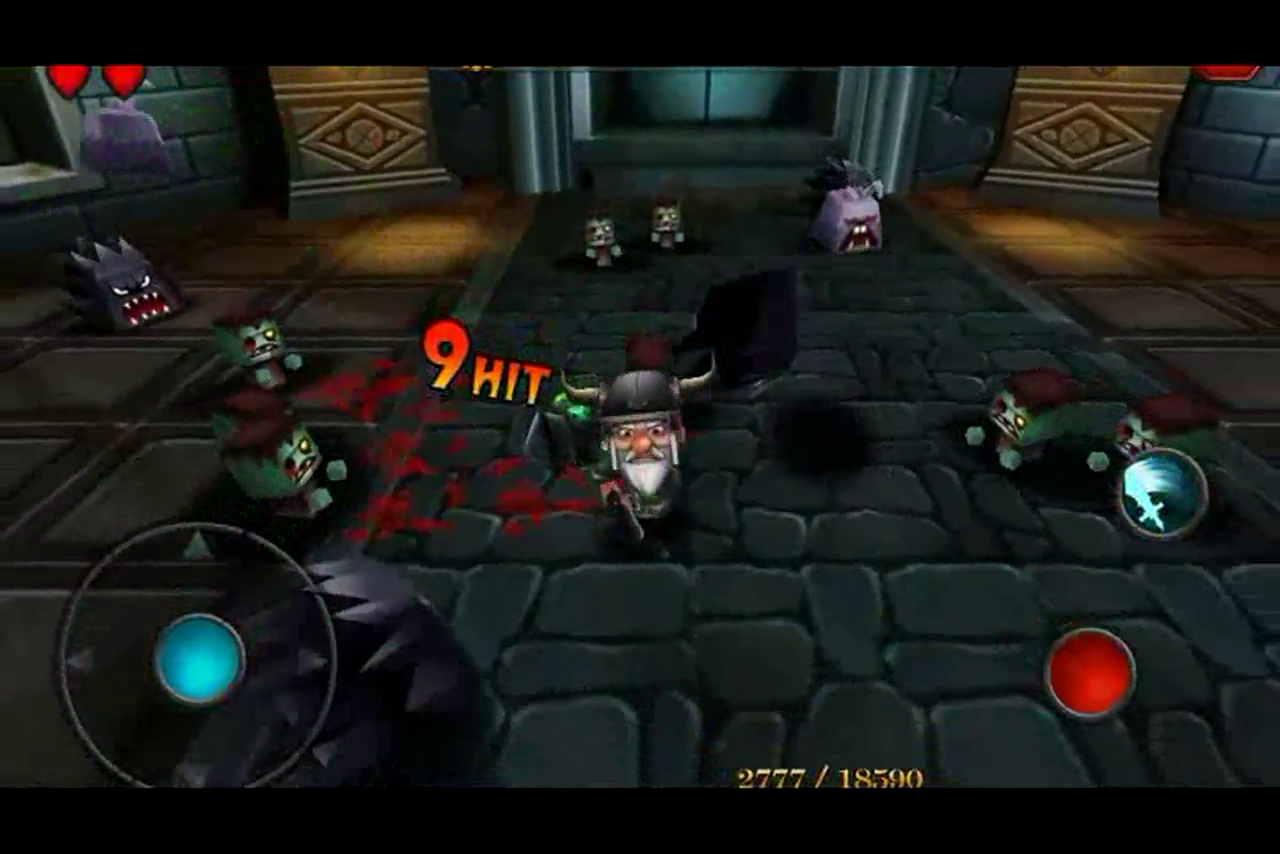Viewport: 1280px width, 854px height.
Task: Select the dwarf hero with horned helmet
Action: coord(640,450)
